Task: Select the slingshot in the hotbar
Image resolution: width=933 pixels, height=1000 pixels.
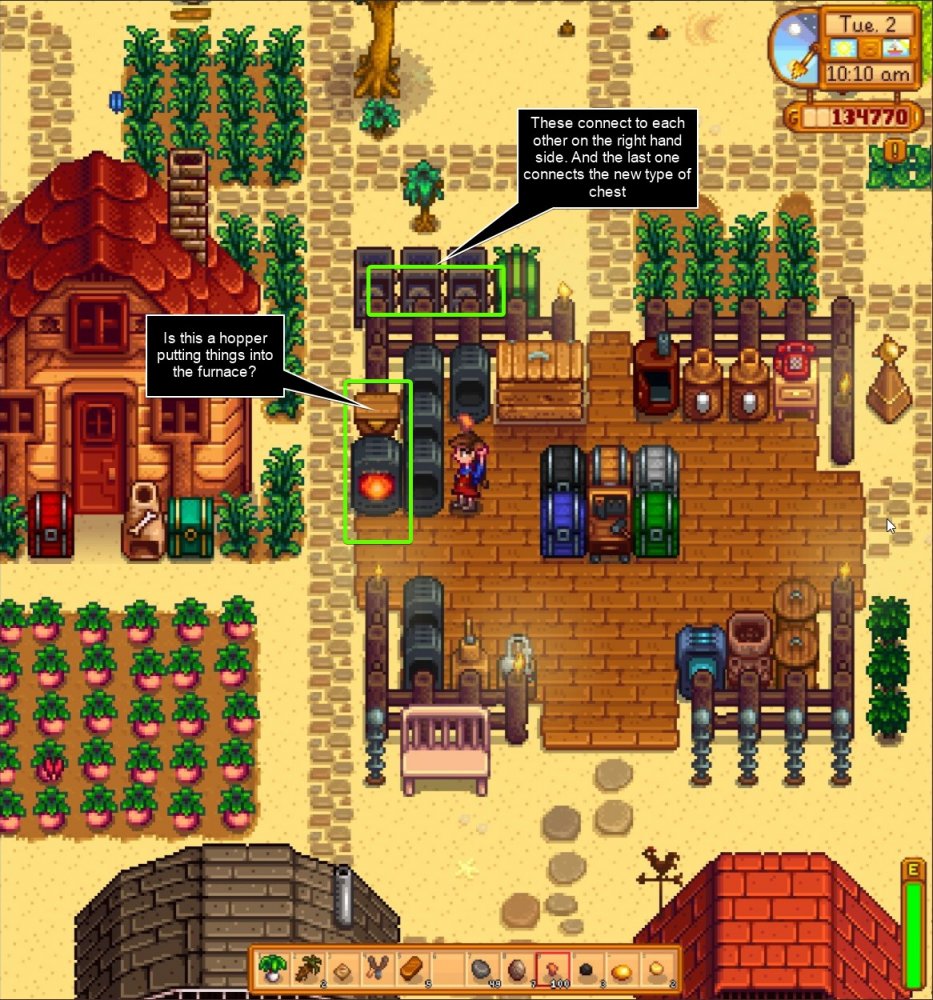Action: point(375,969)
